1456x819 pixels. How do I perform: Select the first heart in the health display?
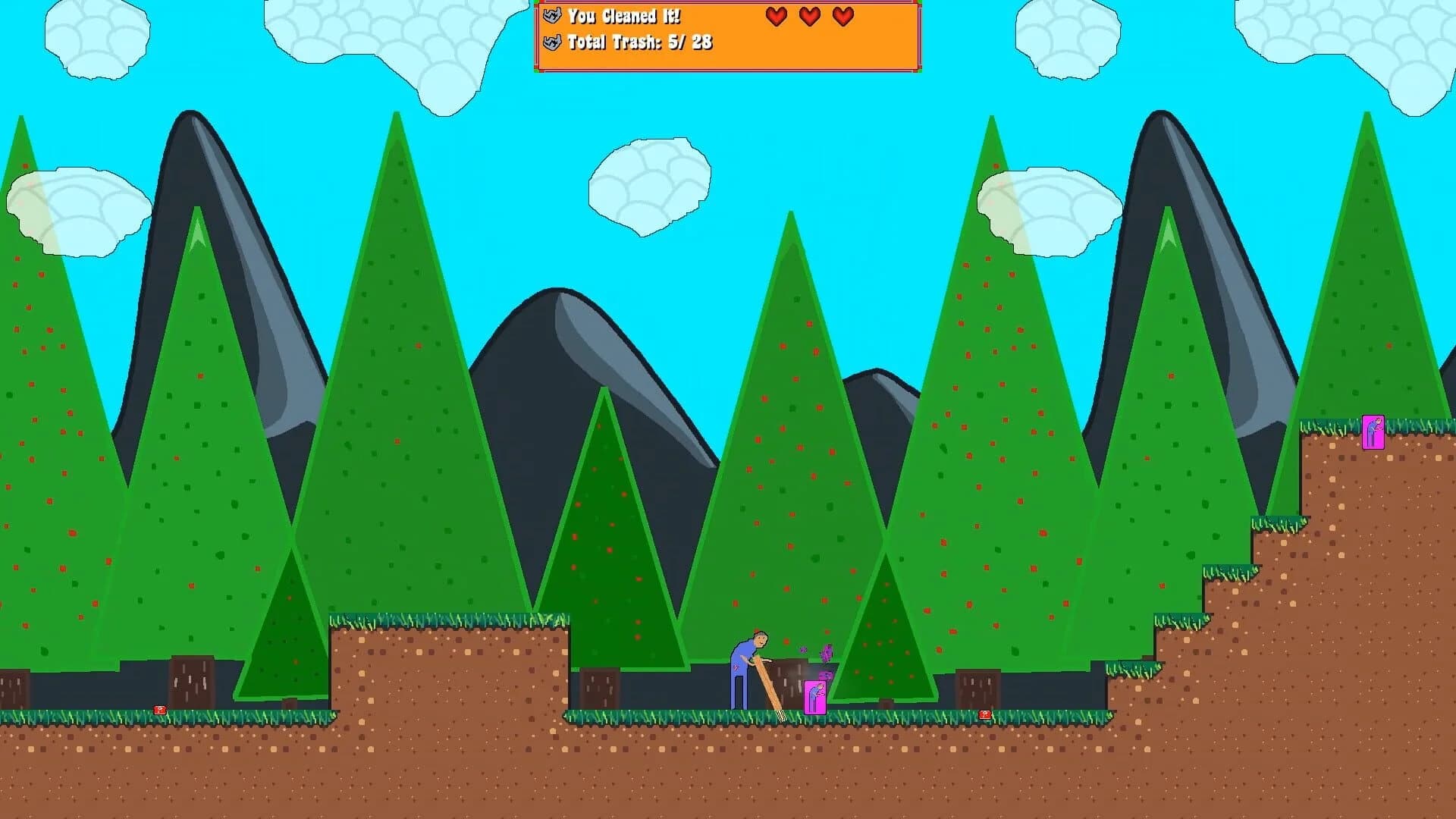click(776, 16)
